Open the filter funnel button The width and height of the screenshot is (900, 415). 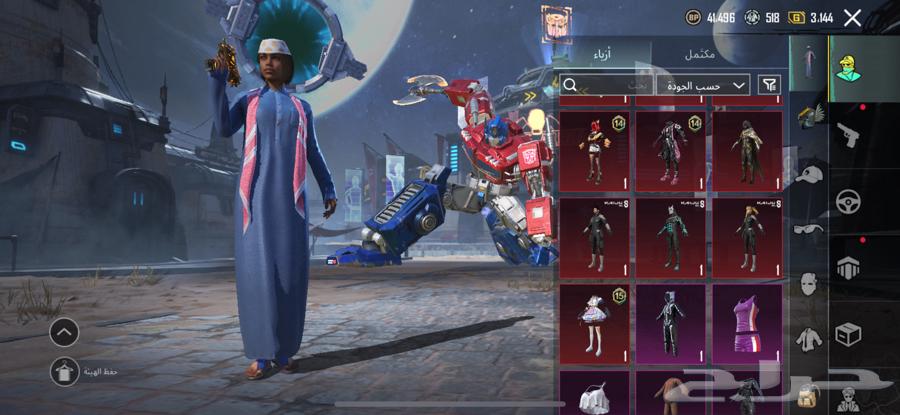[770, 85]
